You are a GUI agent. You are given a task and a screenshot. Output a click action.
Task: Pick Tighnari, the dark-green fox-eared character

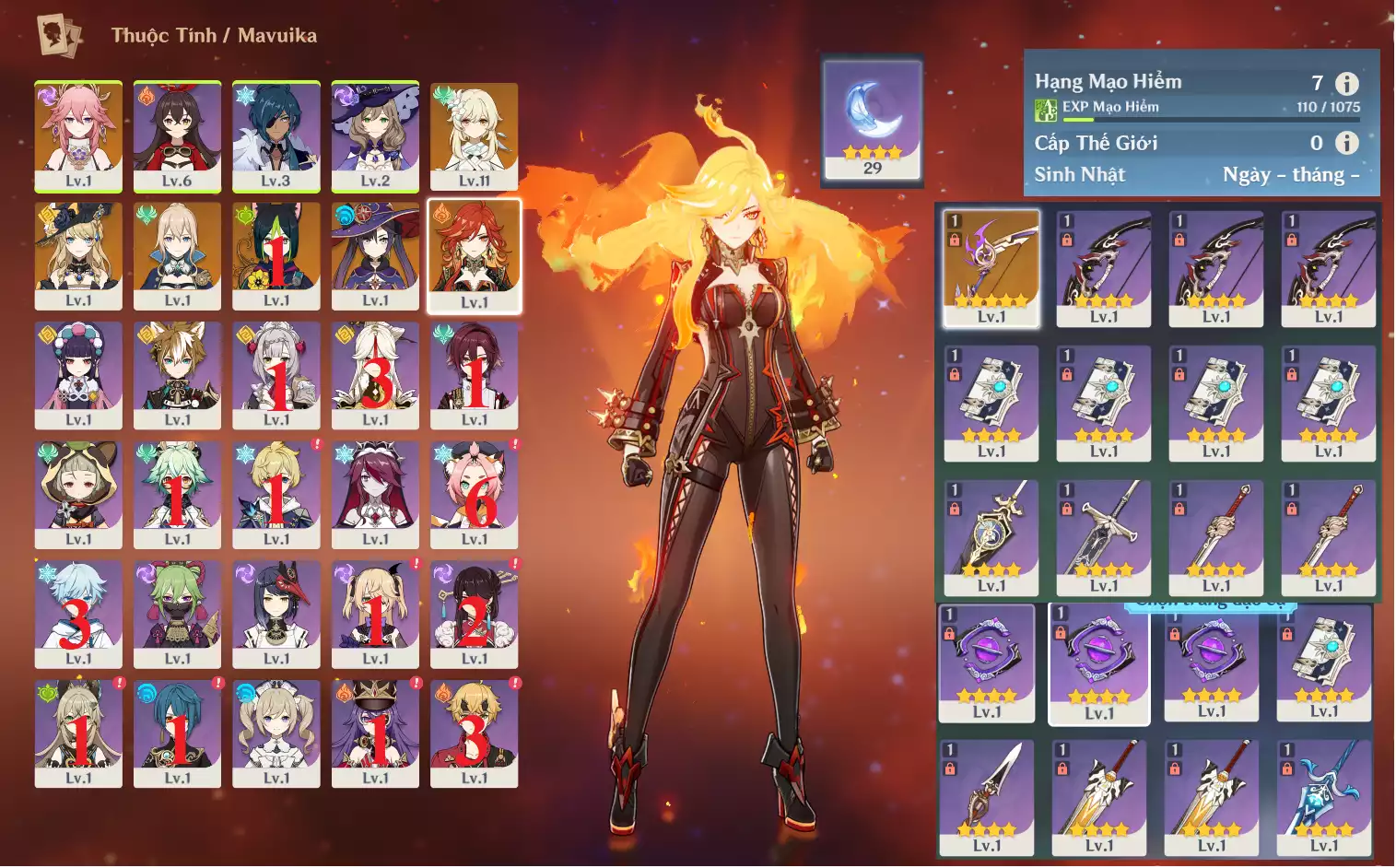(276, 255)
